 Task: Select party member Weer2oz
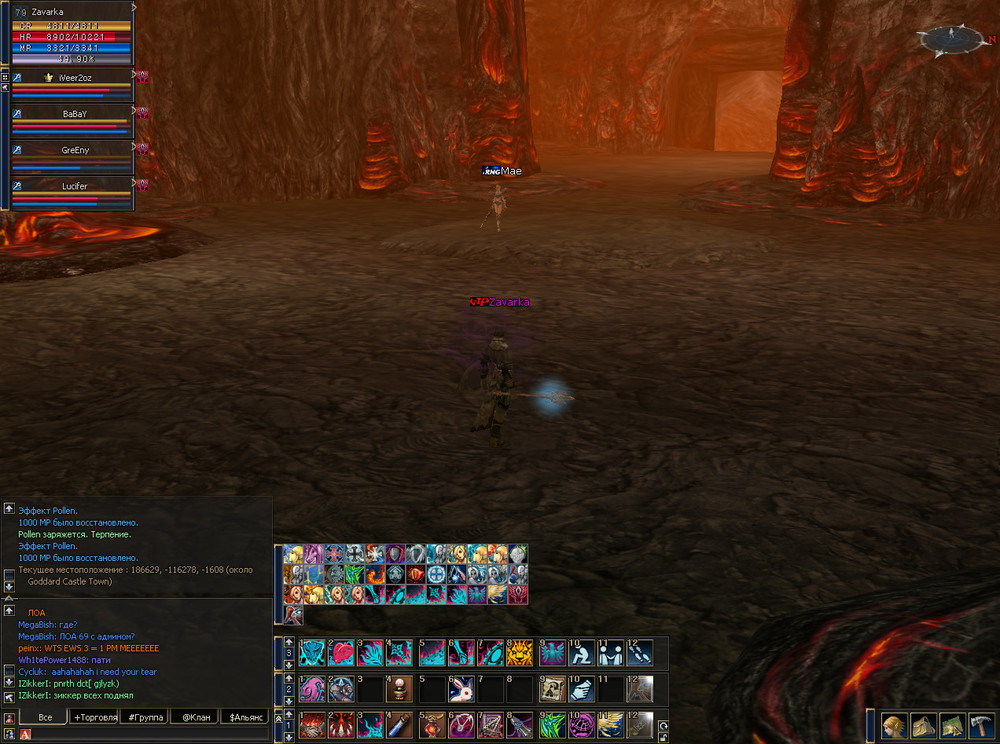tap(74, 77)
